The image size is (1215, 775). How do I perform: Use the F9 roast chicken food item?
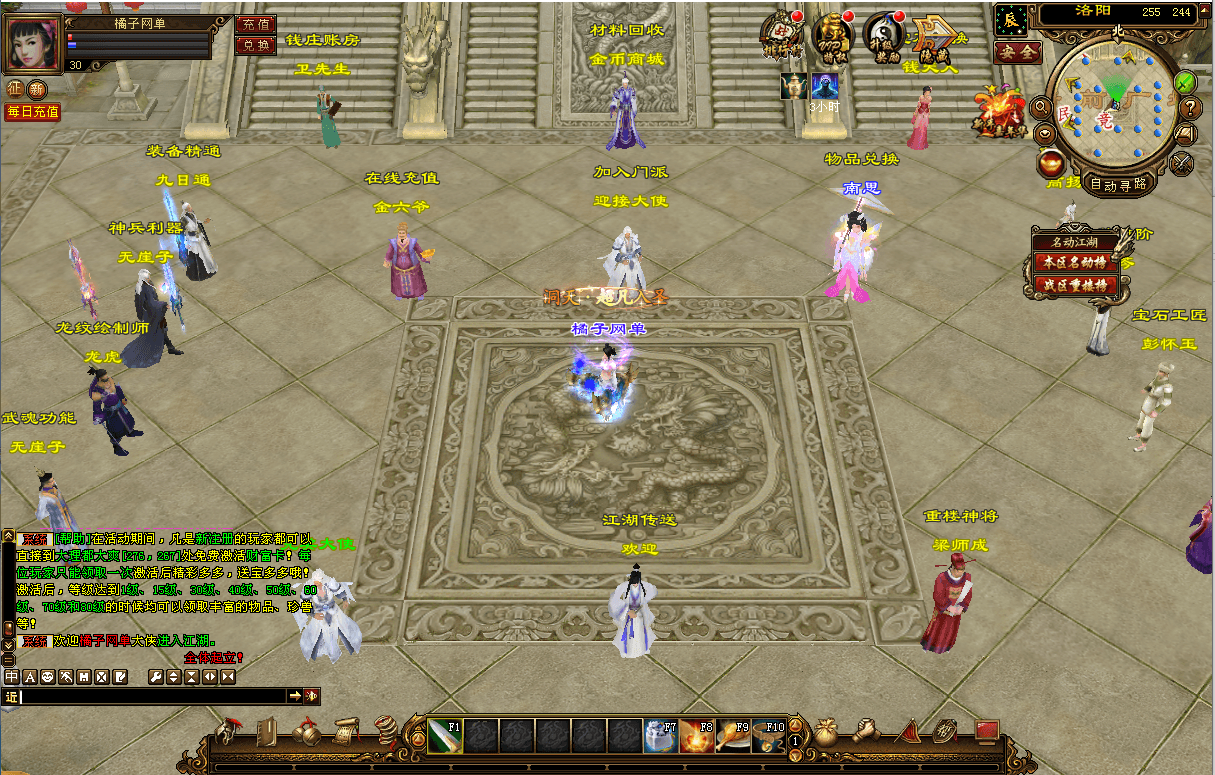pyautogui.click(x=732, y=736)
